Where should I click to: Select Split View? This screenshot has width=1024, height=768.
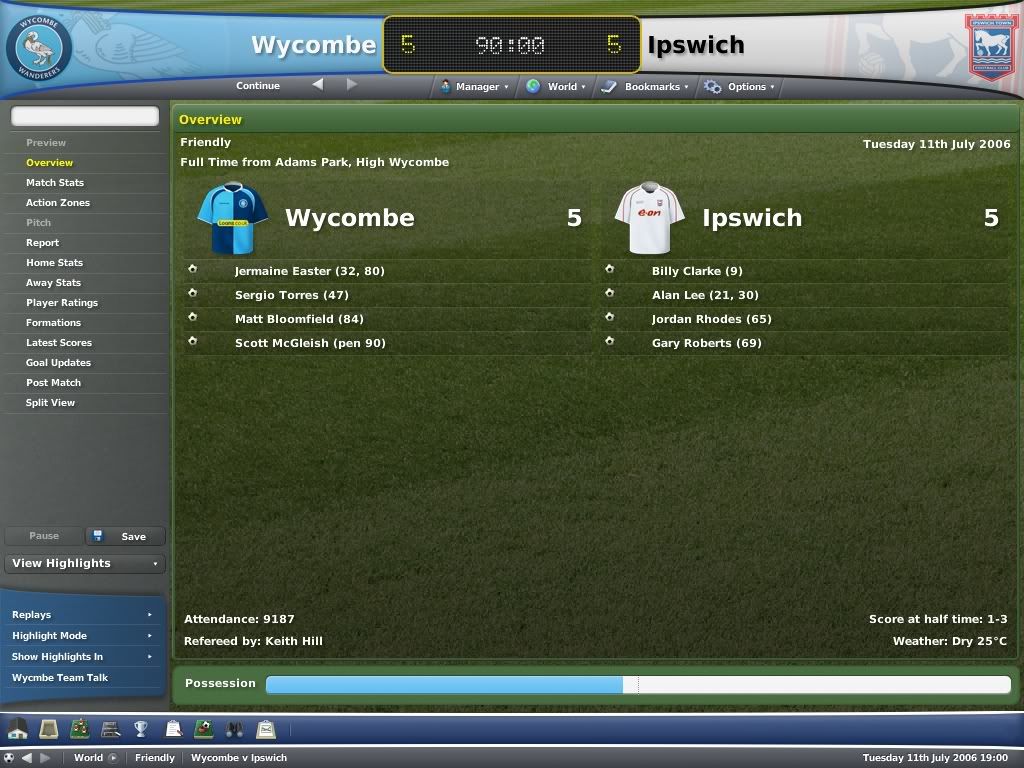click(50, 403)
